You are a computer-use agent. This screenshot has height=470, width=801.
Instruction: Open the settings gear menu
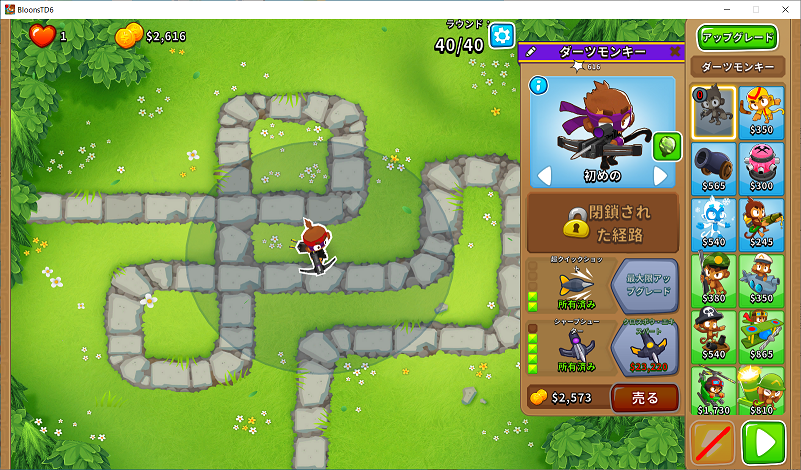pos(501,36)
